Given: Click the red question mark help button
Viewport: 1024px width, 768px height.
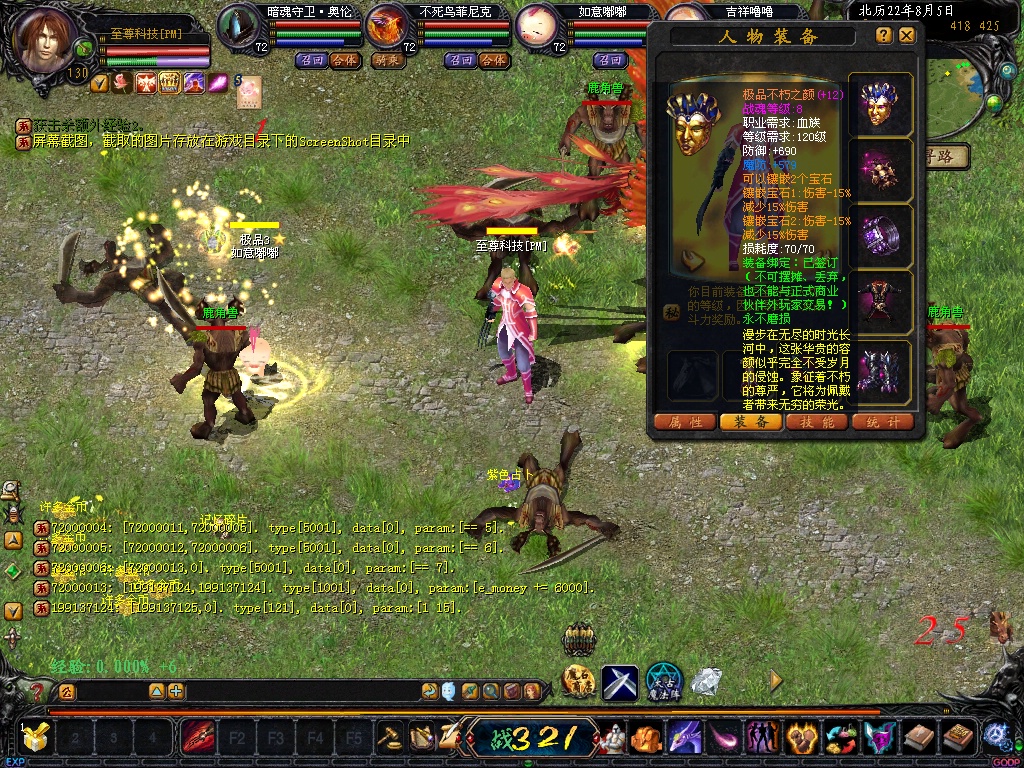Looking at the screenshot, I should [x=37, y=692].
